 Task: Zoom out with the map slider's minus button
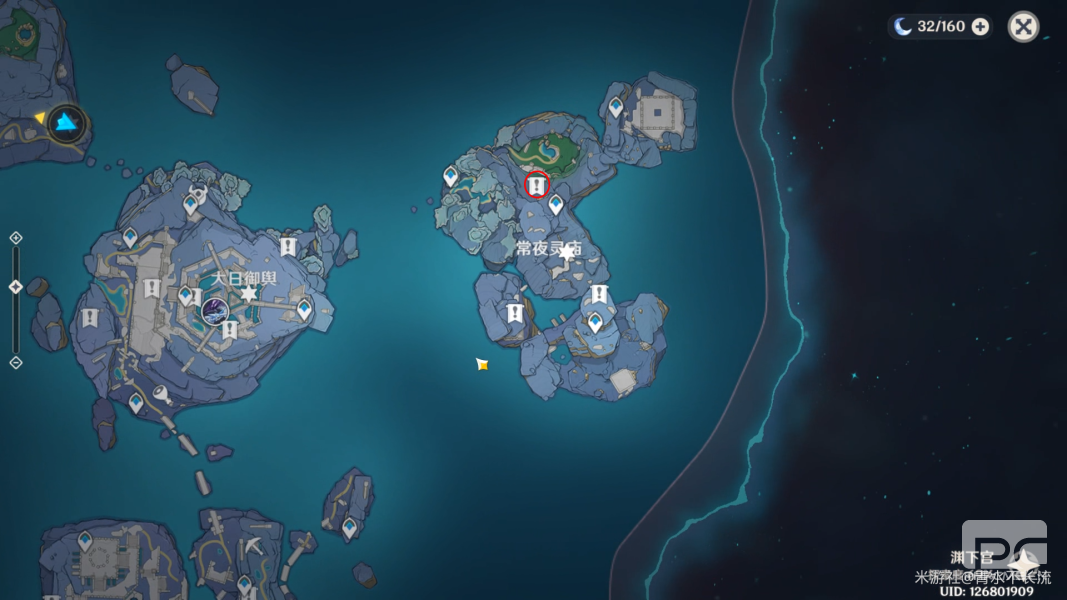point(15,362)
